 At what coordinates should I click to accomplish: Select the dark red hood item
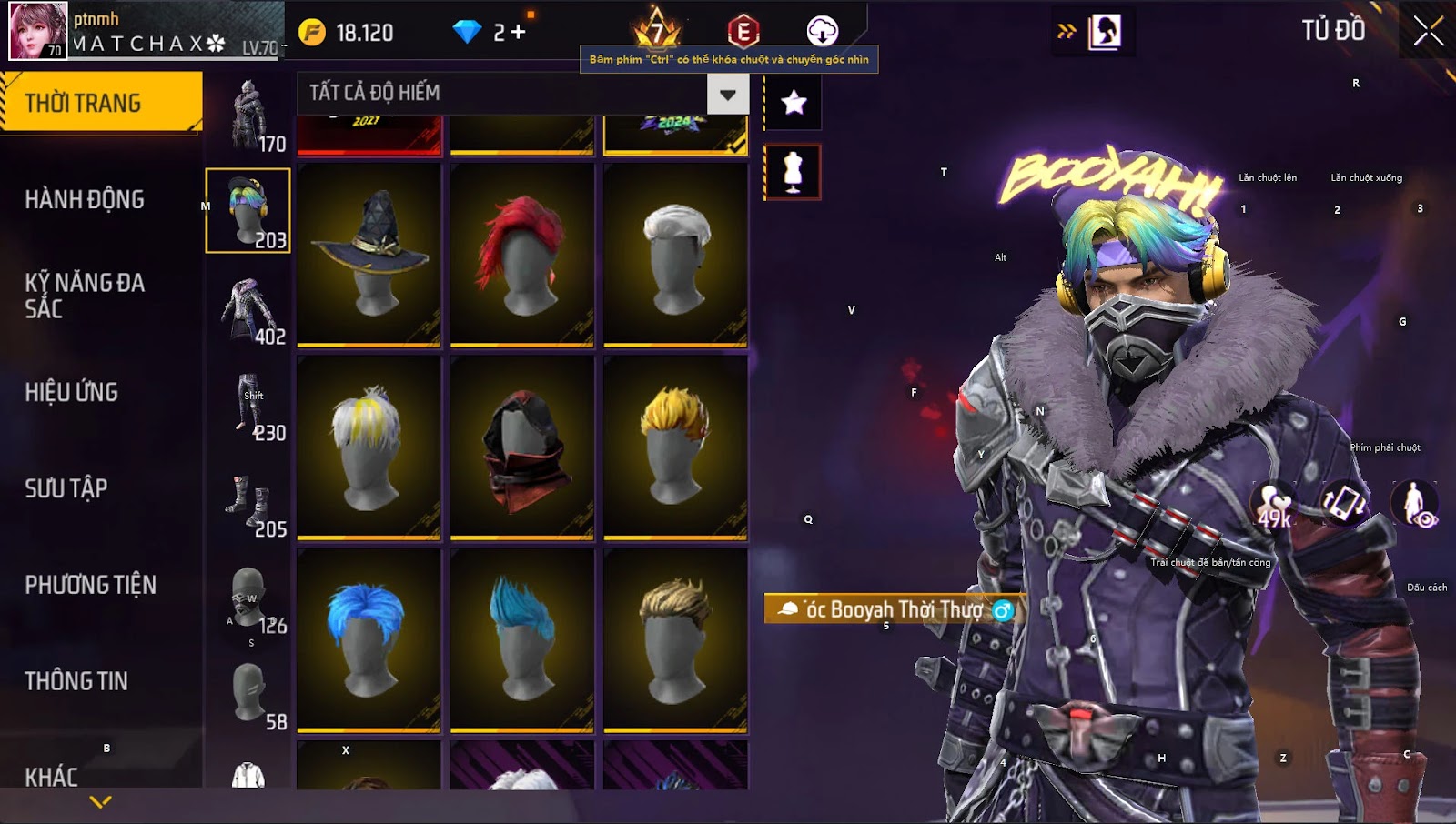point(522,447)
